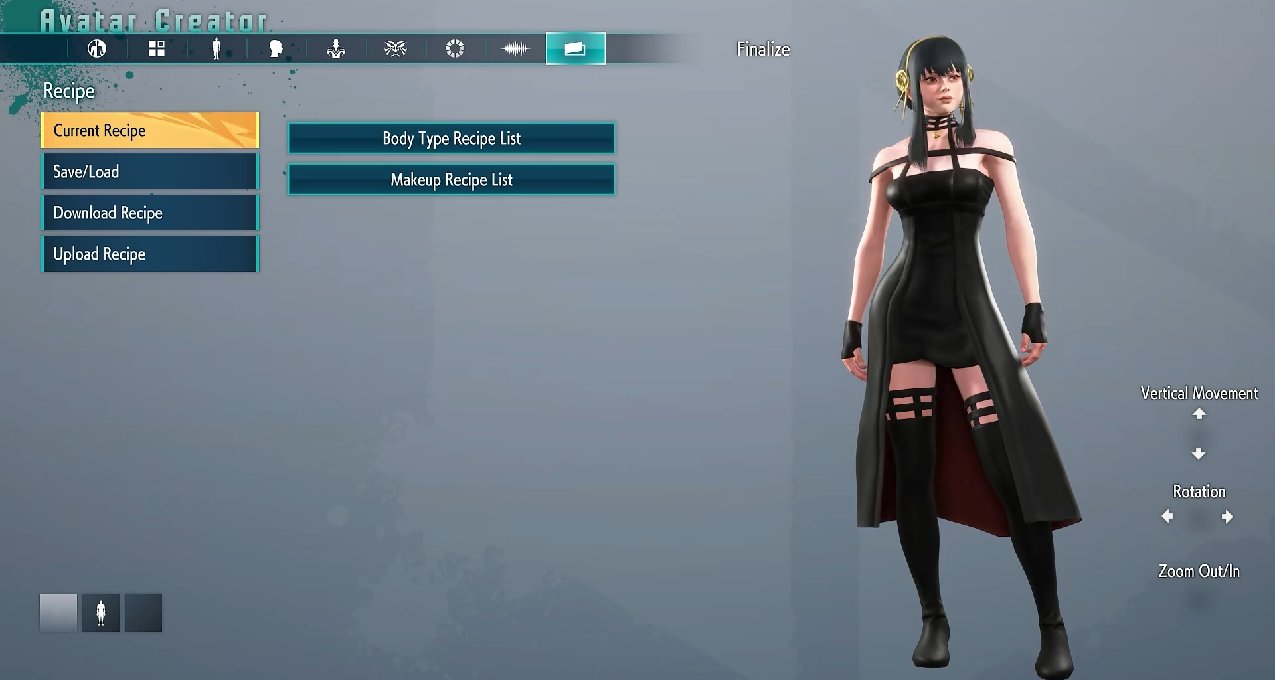
Task: Select the Current Recipe menu entry
Action: [150, 131]
